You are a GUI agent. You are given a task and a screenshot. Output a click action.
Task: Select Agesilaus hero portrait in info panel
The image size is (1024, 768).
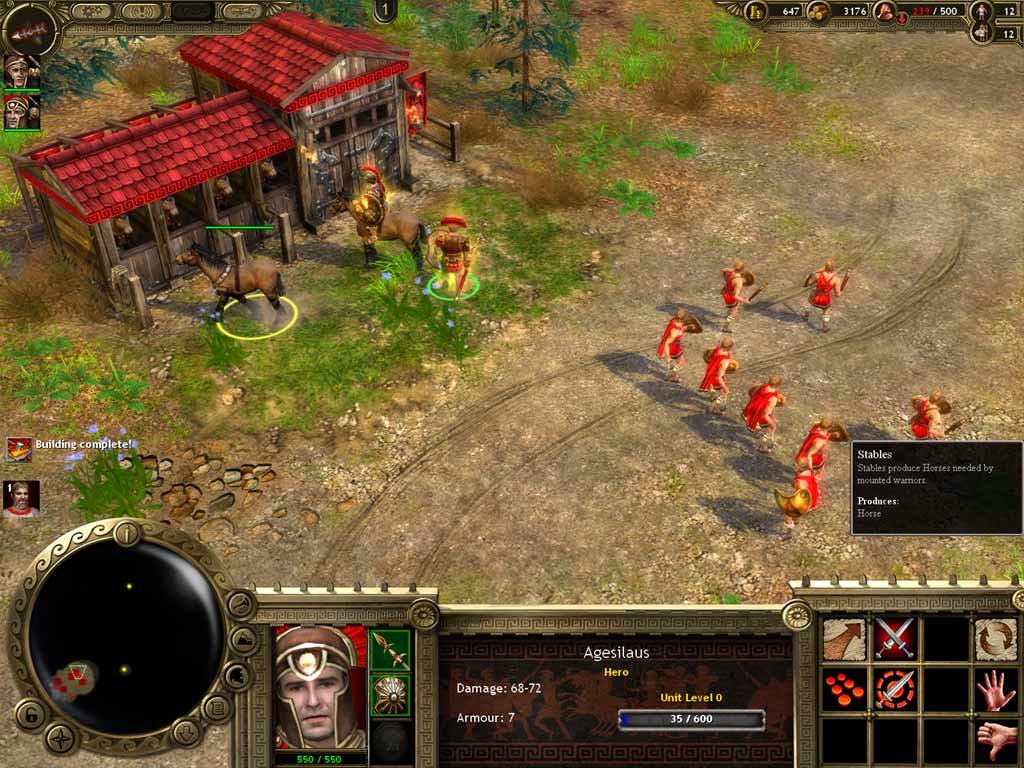320,688
